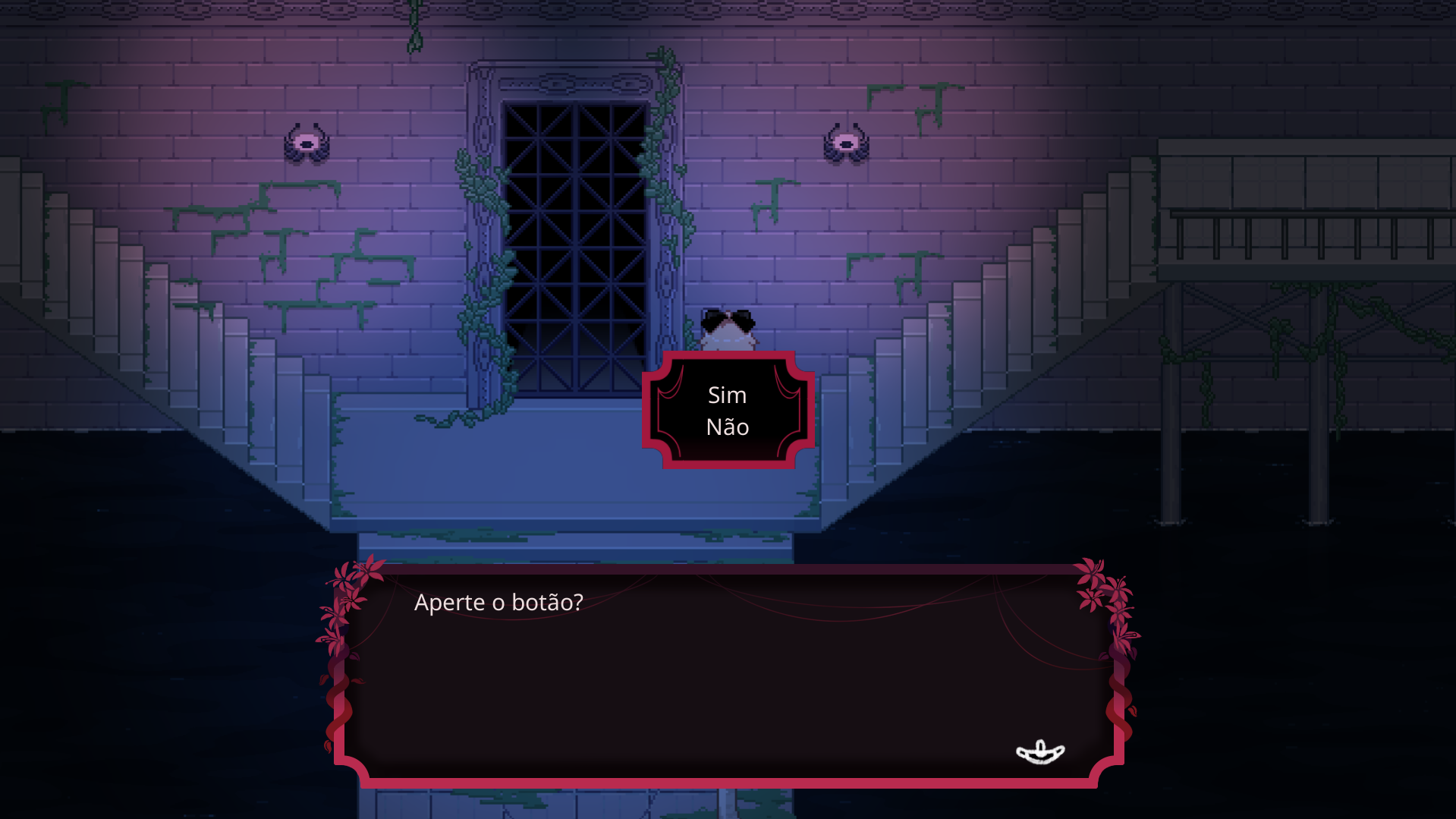
Task: Choose "Sim" to press the button
Action: 727,395
